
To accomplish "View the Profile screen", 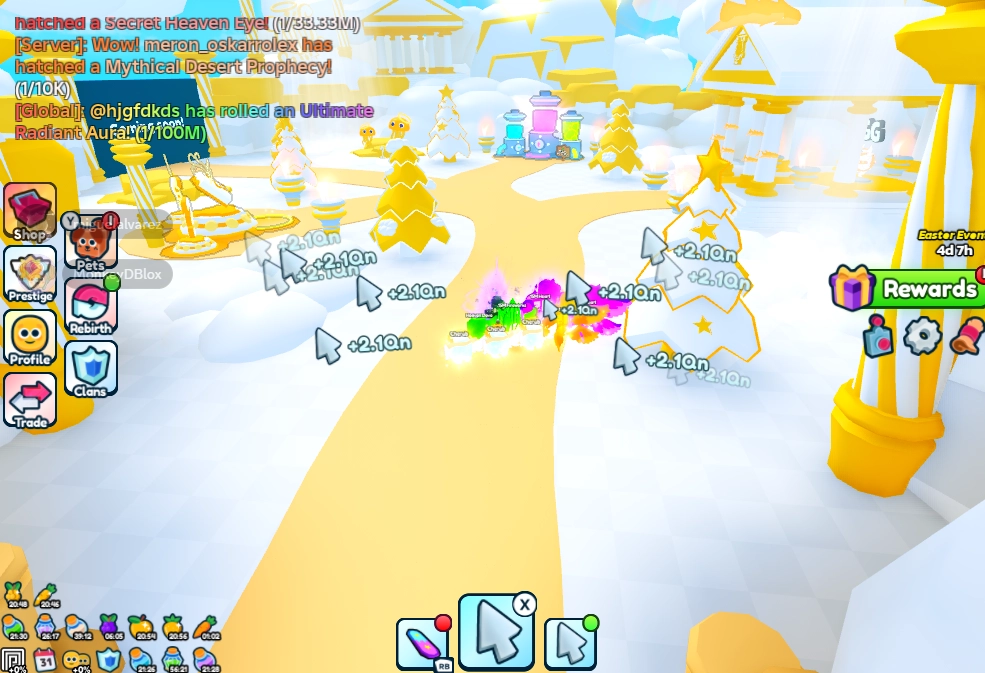I will coord(30,338).
